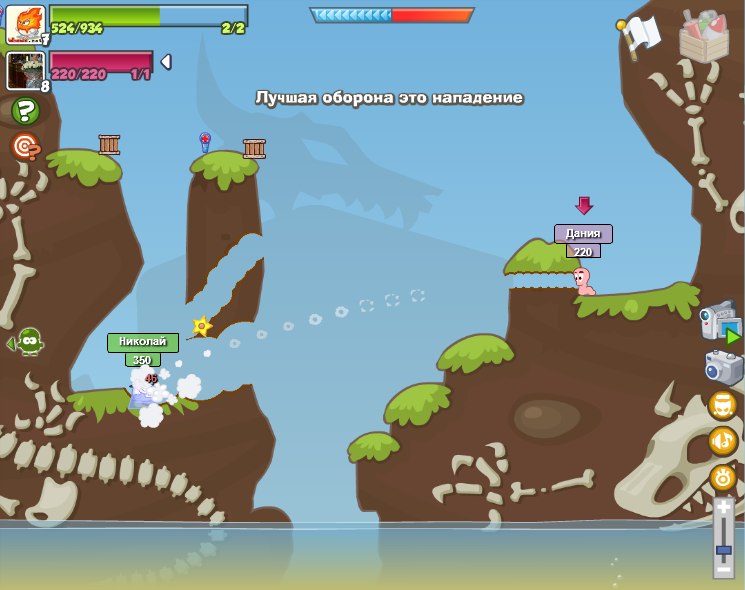Viewport: 745px width, 590px height.
Task: Open the weapons crate arsenal
Action: click(703, 37)
